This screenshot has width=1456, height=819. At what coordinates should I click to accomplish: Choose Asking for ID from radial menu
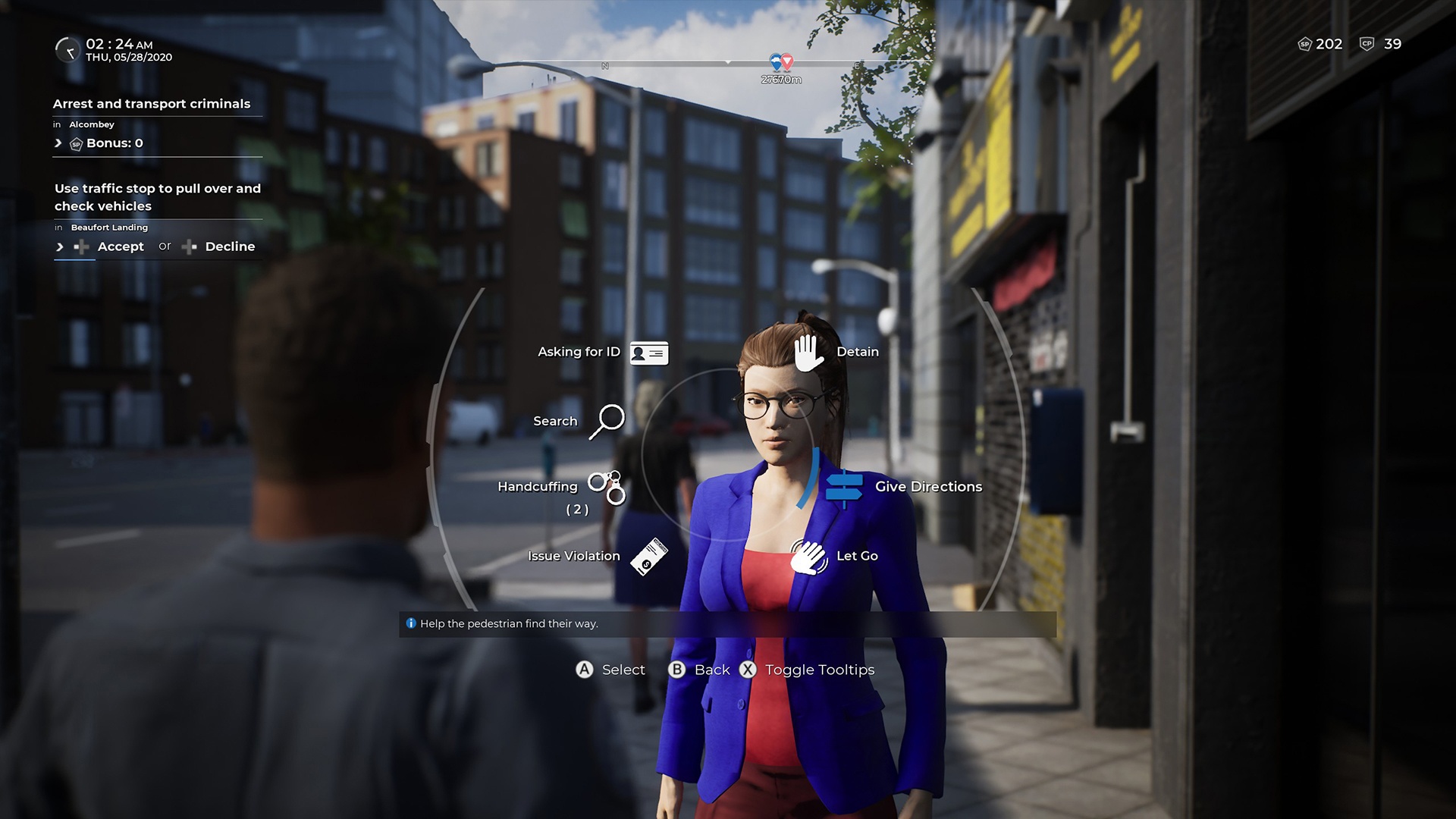point(648,353)
